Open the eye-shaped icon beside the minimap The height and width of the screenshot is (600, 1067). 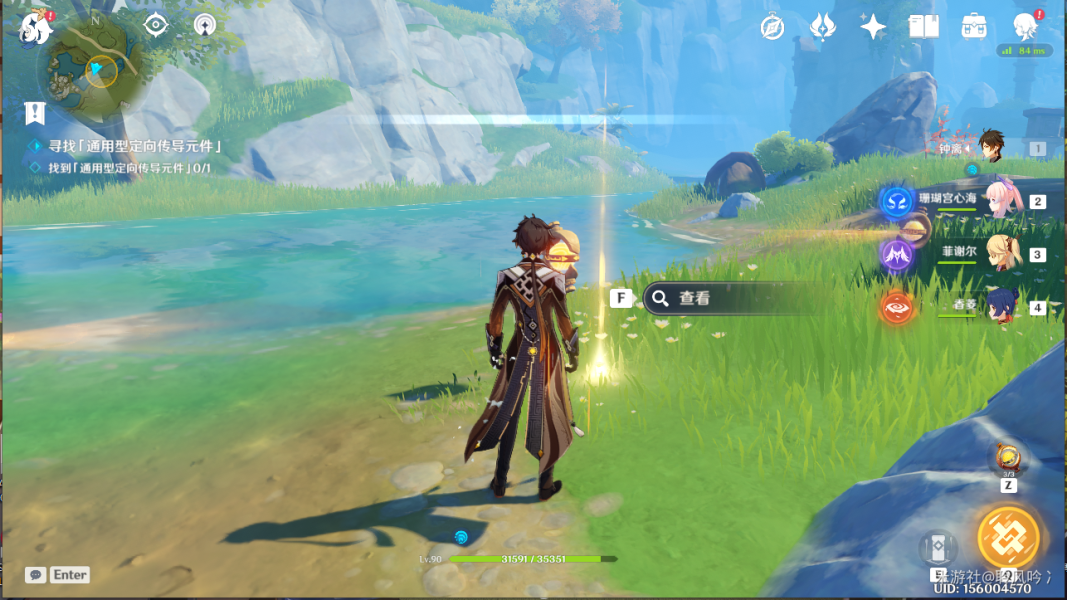click(156, 25)
